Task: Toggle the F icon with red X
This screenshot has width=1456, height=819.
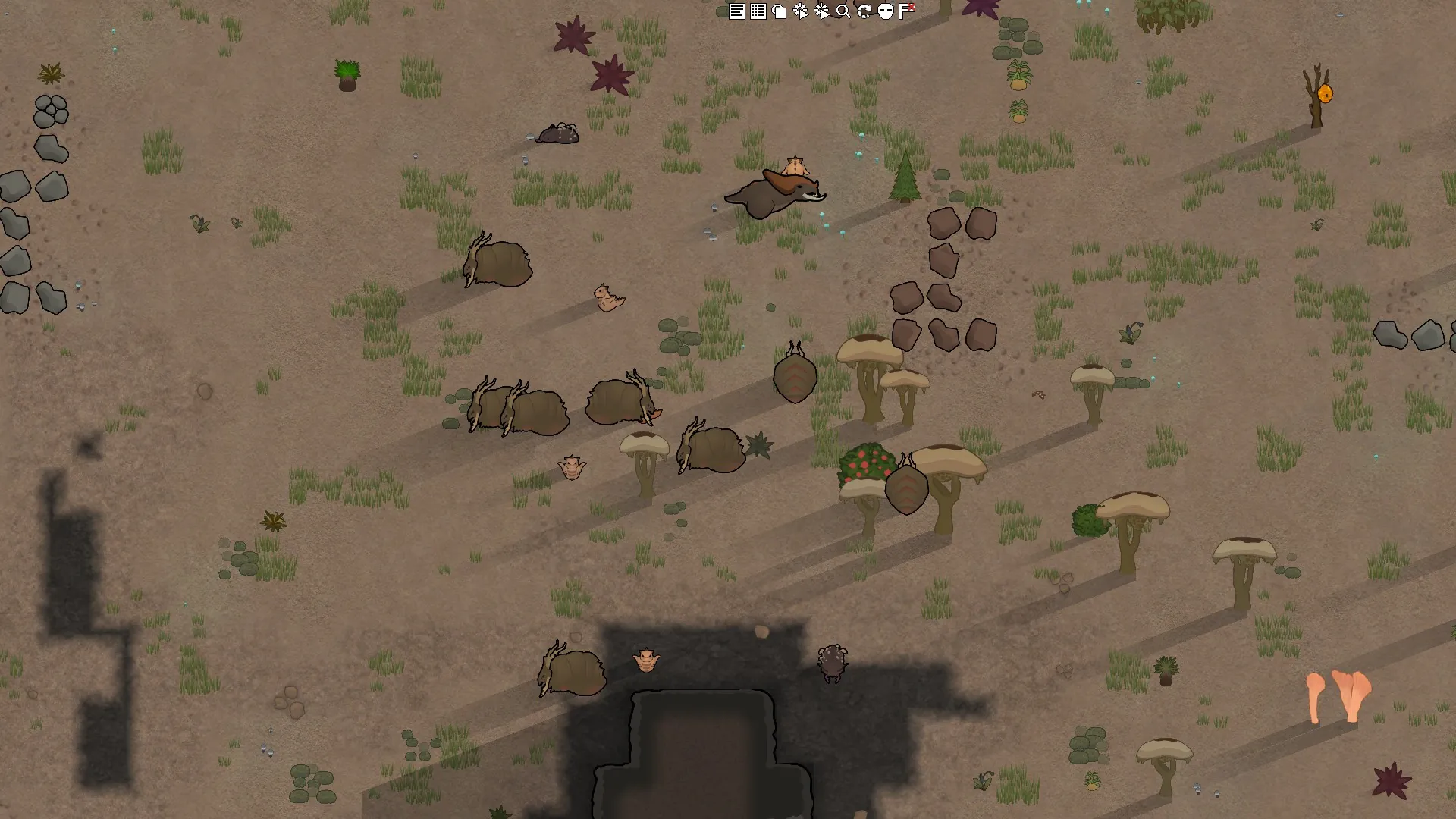Action: tap(907, 11)
